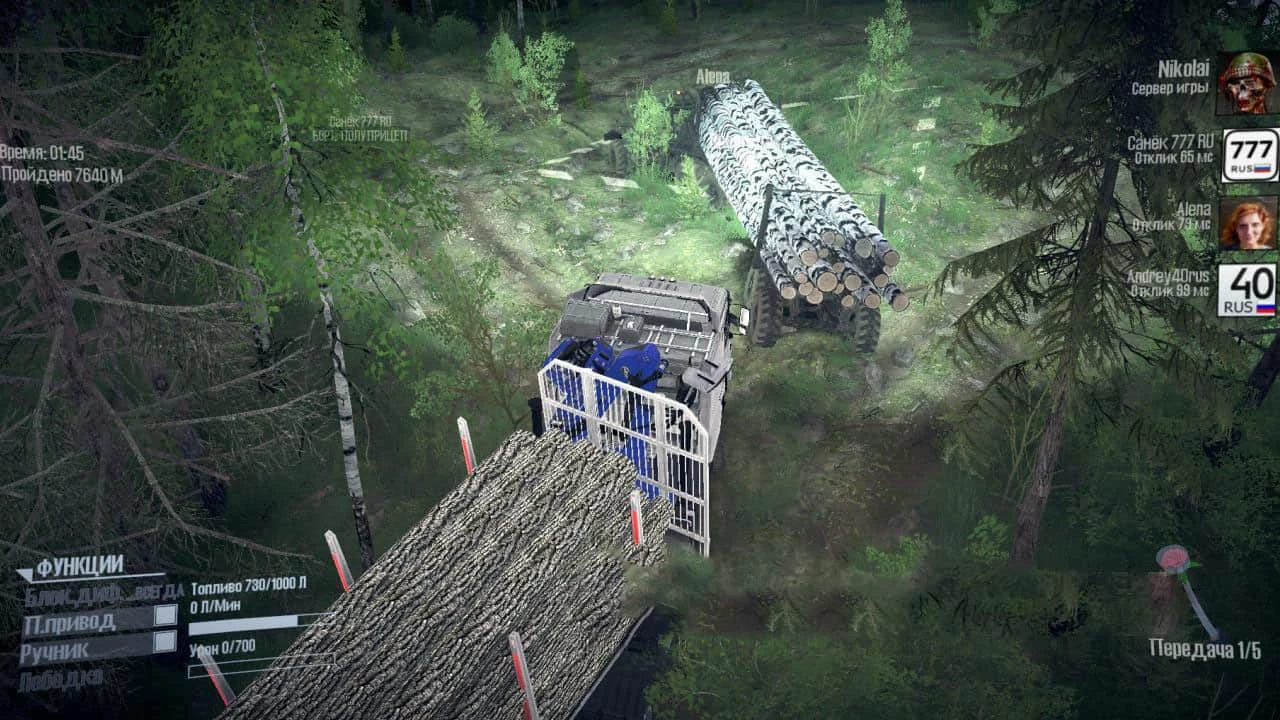Expand the Лебёдка winch options
This screenshot has width=1280, height=720.
tap(62, 676)
